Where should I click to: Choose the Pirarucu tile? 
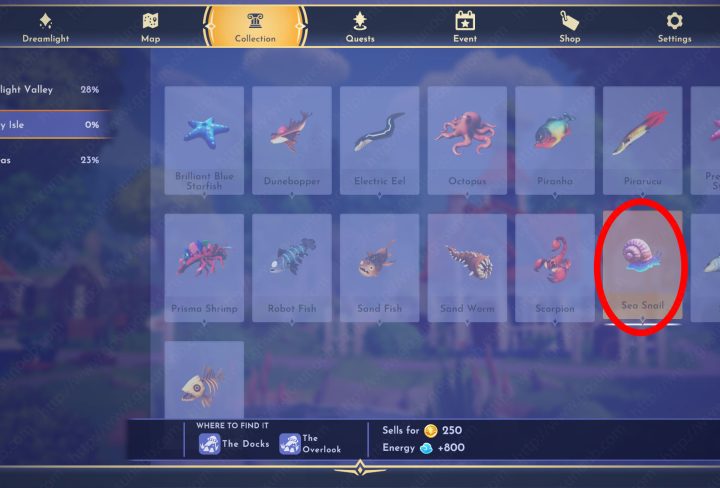click(643, 140)
